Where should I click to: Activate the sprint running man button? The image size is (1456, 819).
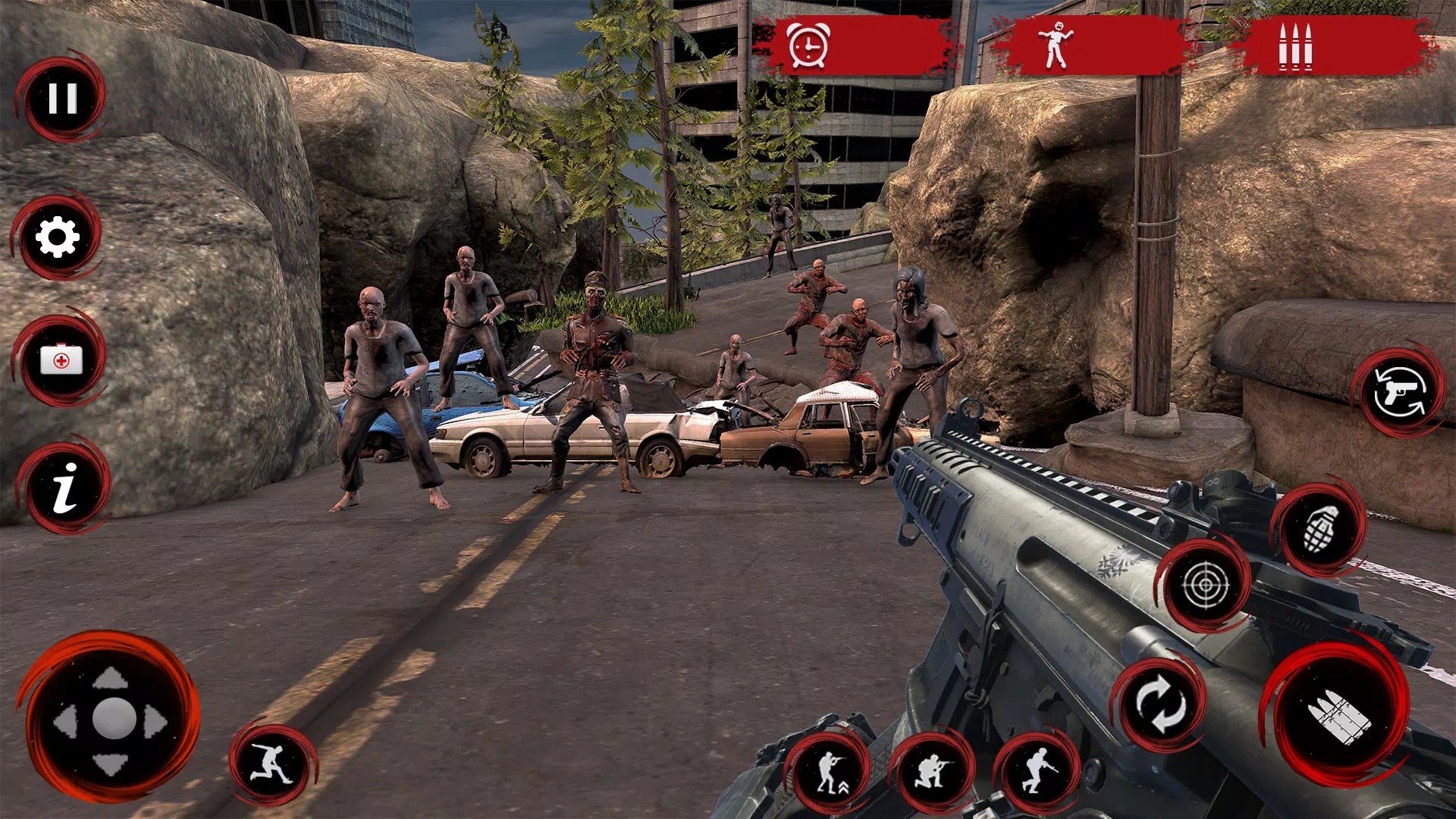(273, 764)
